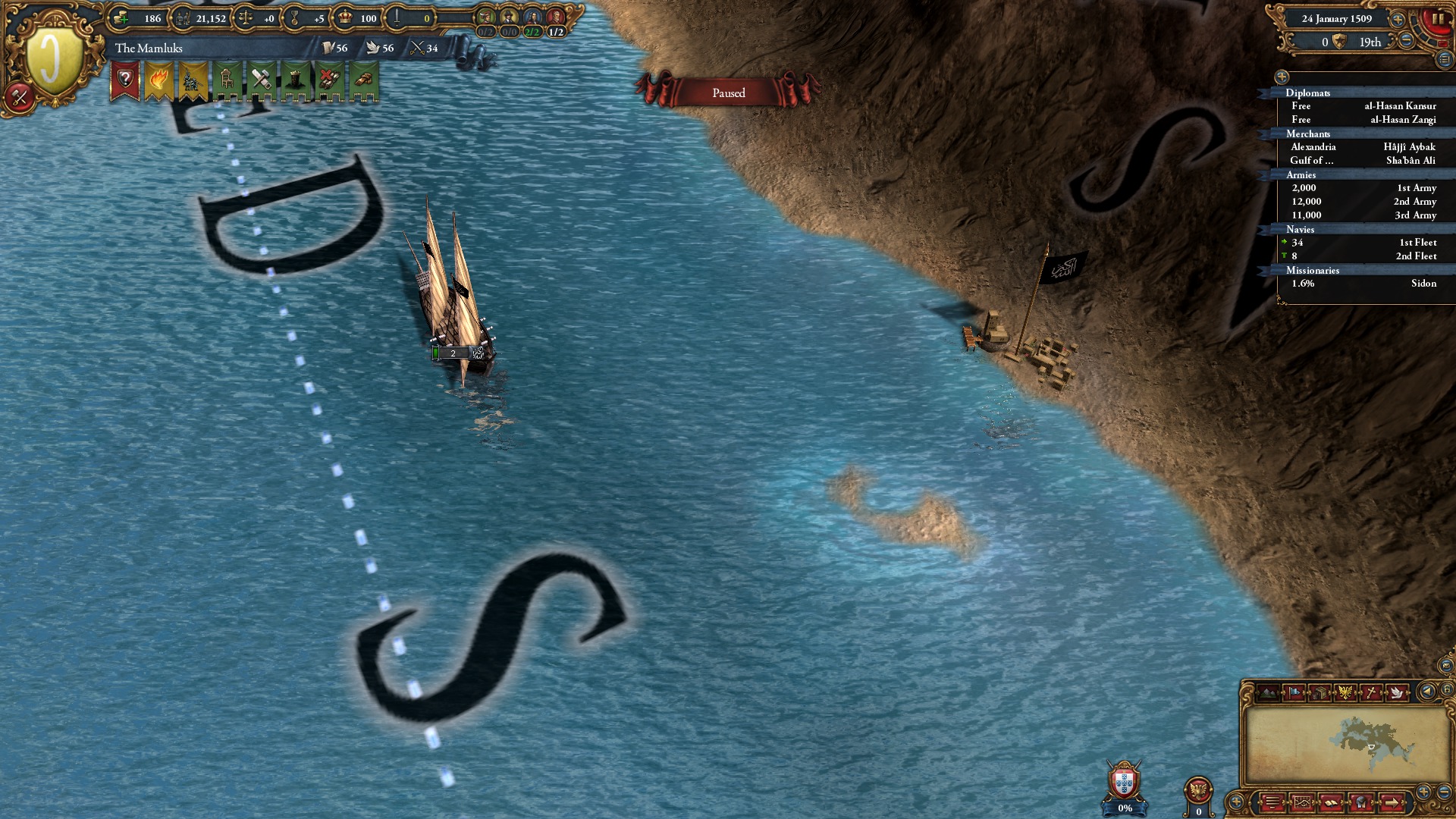
Task: Open the Ledger graph icon near the minimap
Action: [x=1302, y=802]
